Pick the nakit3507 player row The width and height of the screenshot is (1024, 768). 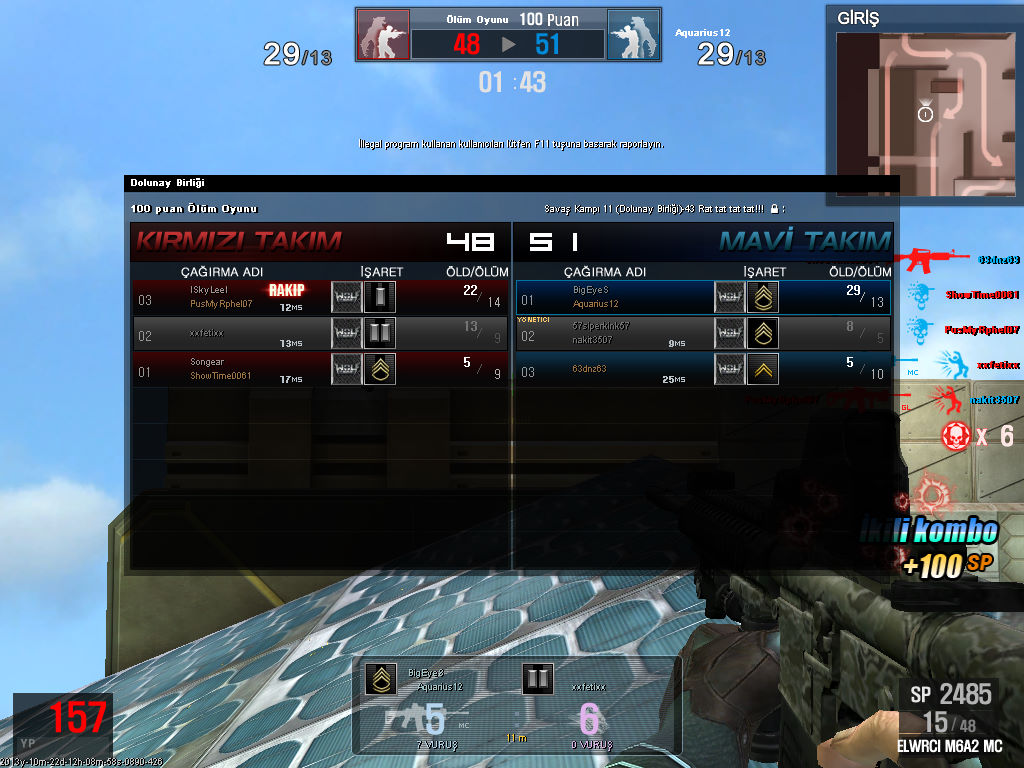703,333
